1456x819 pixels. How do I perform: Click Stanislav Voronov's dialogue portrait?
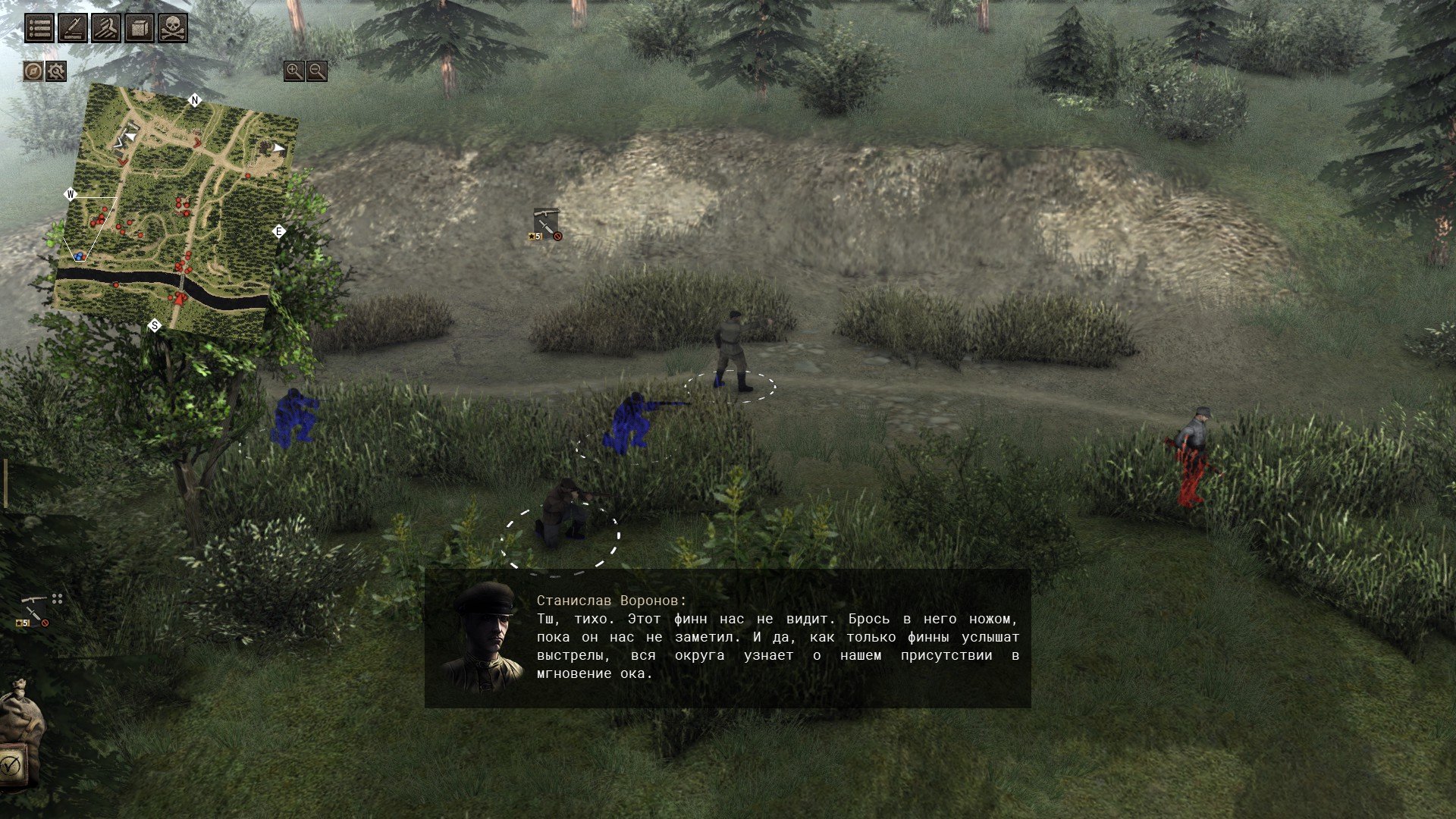click(x=483, y=637)
